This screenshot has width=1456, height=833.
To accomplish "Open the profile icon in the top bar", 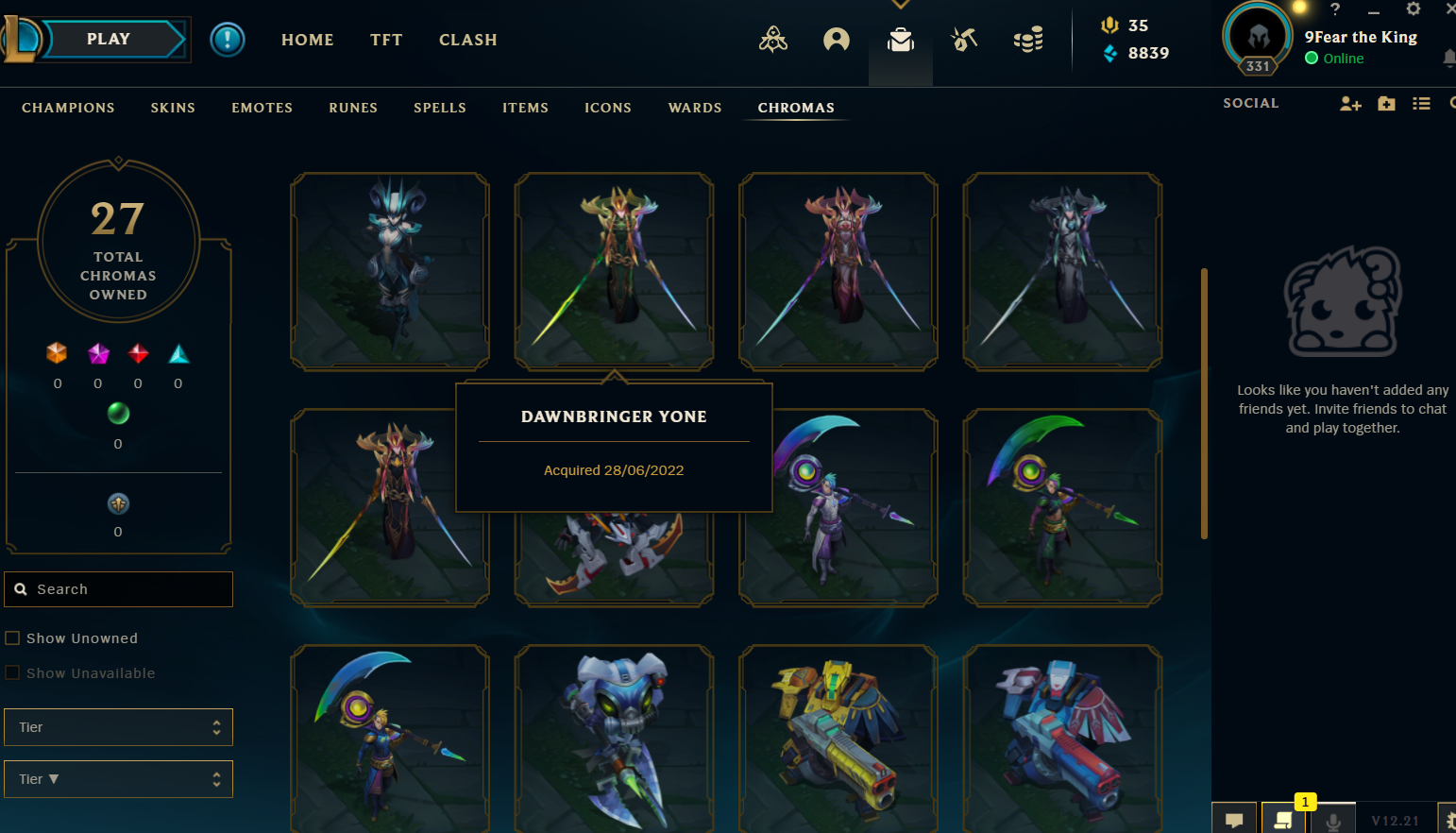I will pos(837,40).
